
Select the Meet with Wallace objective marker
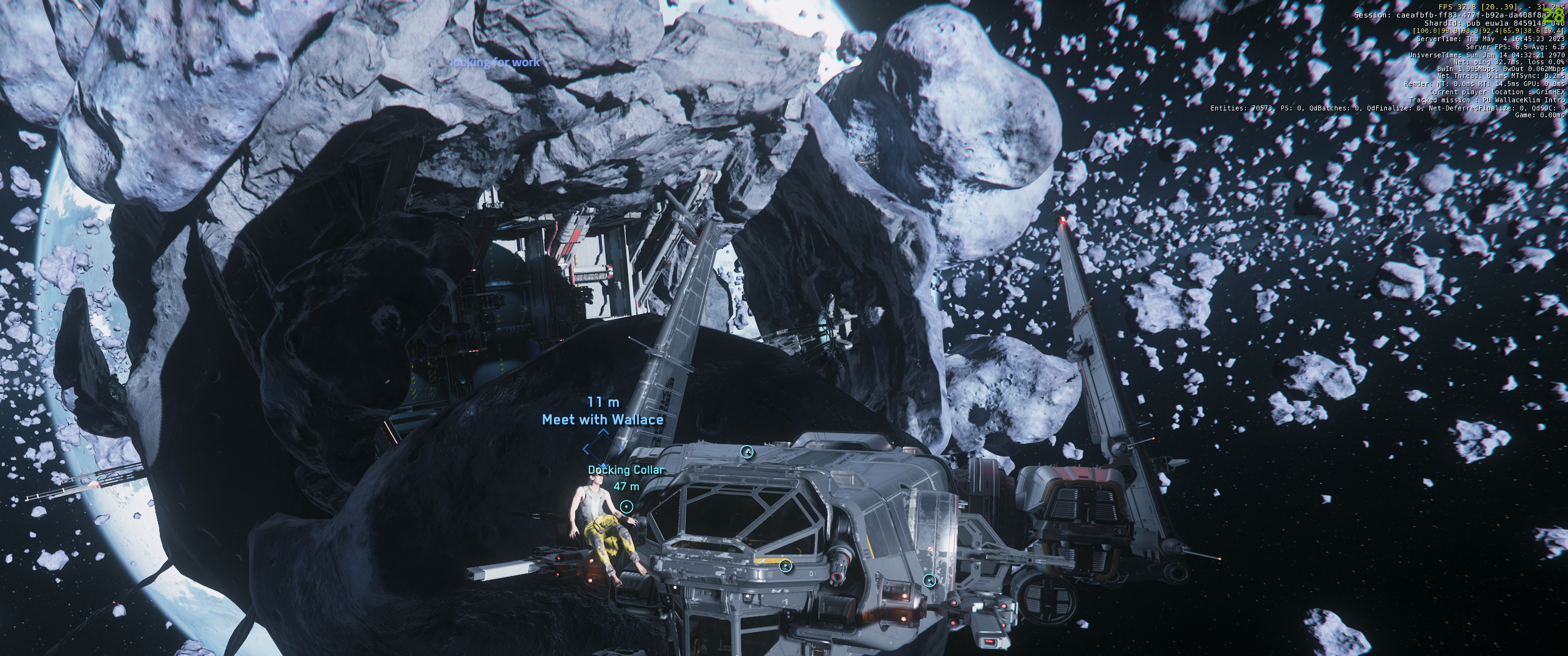click(603, 448)
